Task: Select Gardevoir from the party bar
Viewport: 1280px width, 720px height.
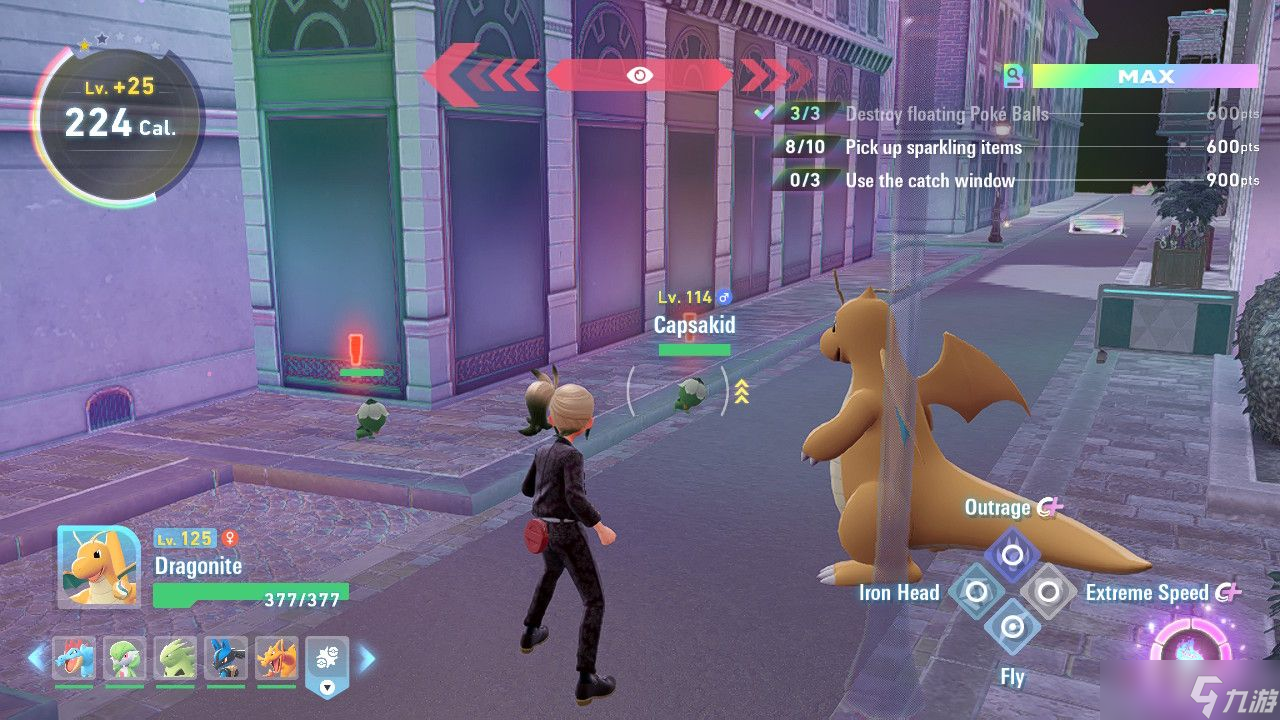Action: (x=124, y=658)
